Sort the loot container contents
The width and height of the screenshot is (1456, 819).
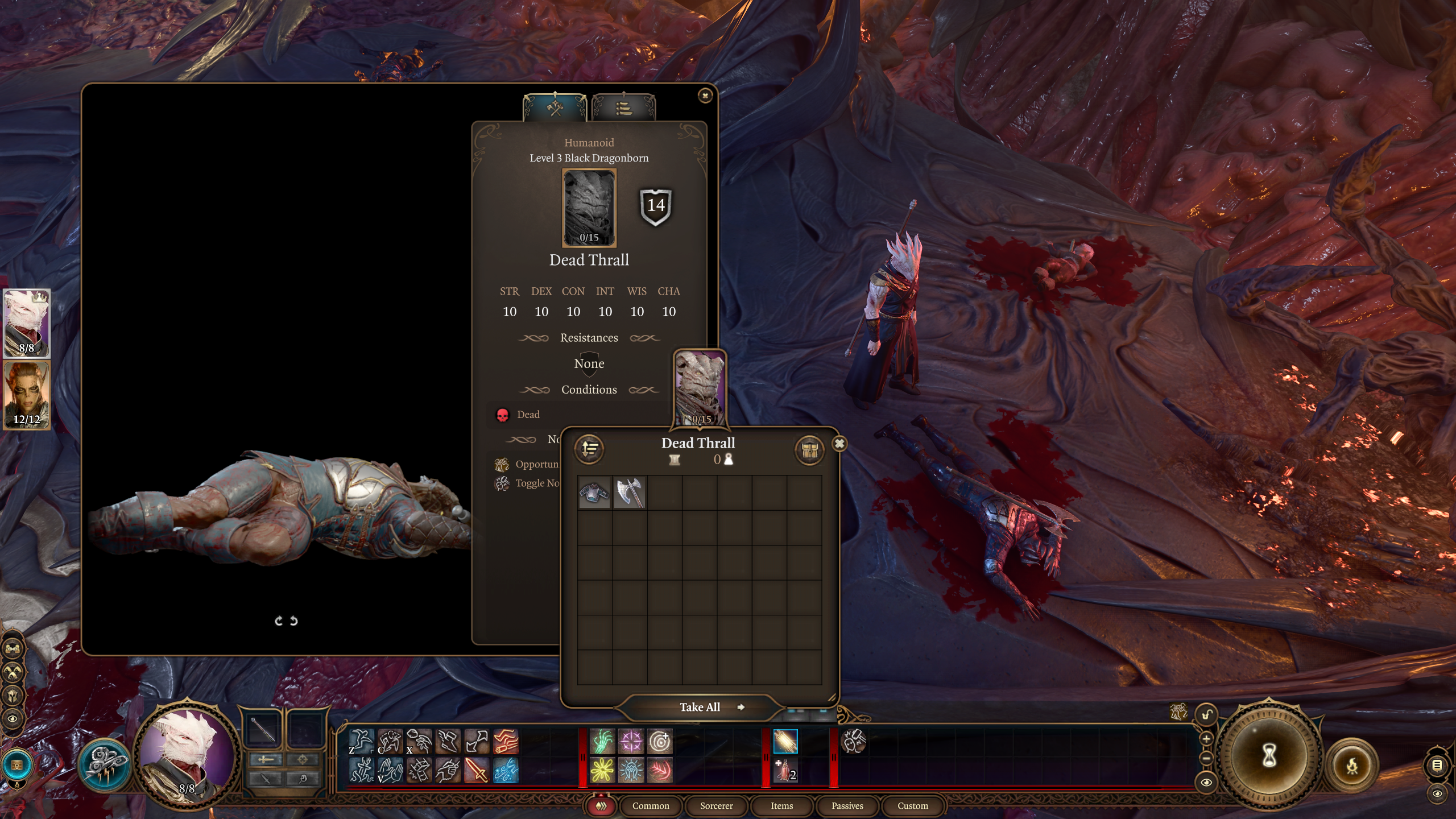tap(589, 449)
